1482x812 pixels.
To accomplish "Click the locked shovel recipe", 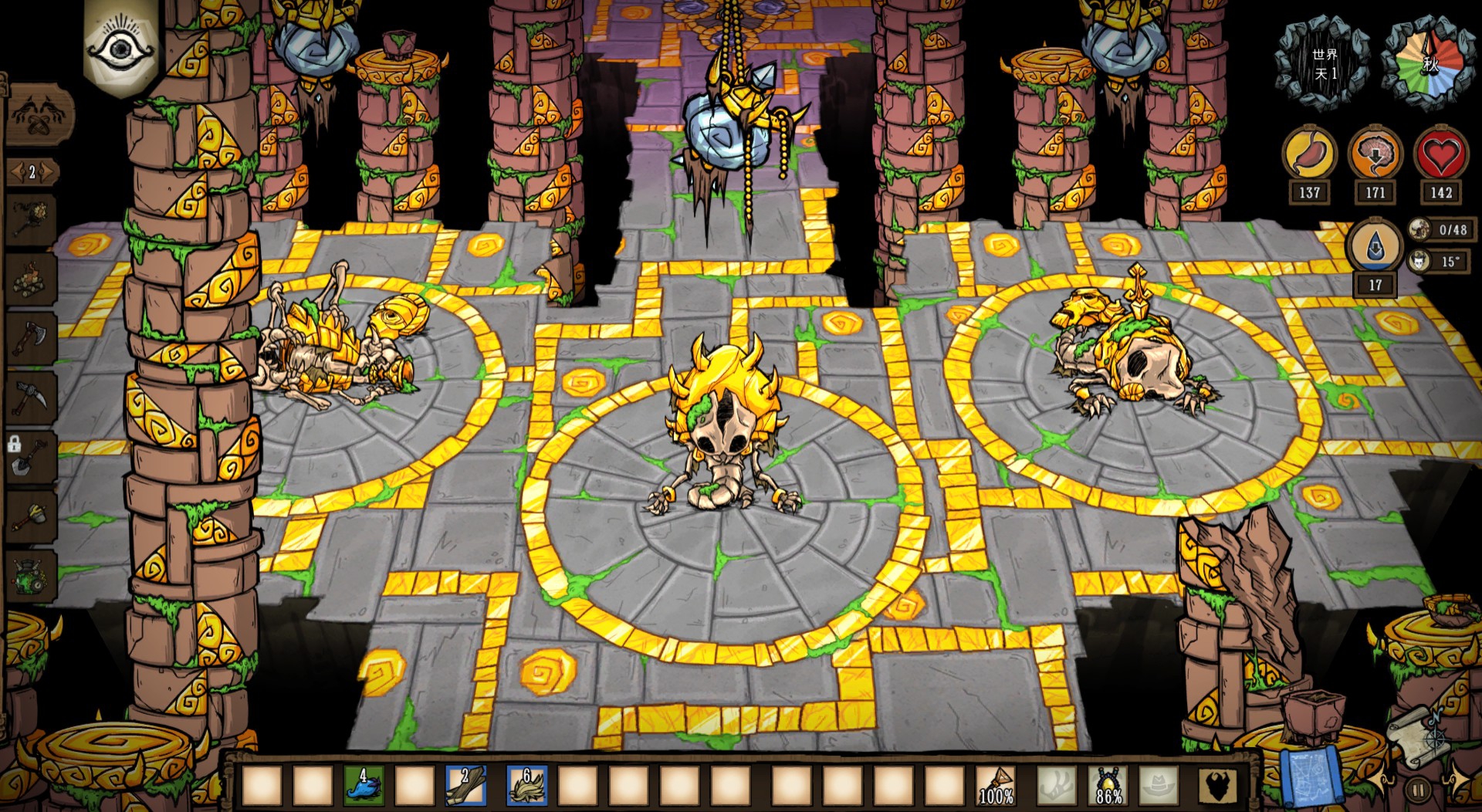I will (31, 457).
